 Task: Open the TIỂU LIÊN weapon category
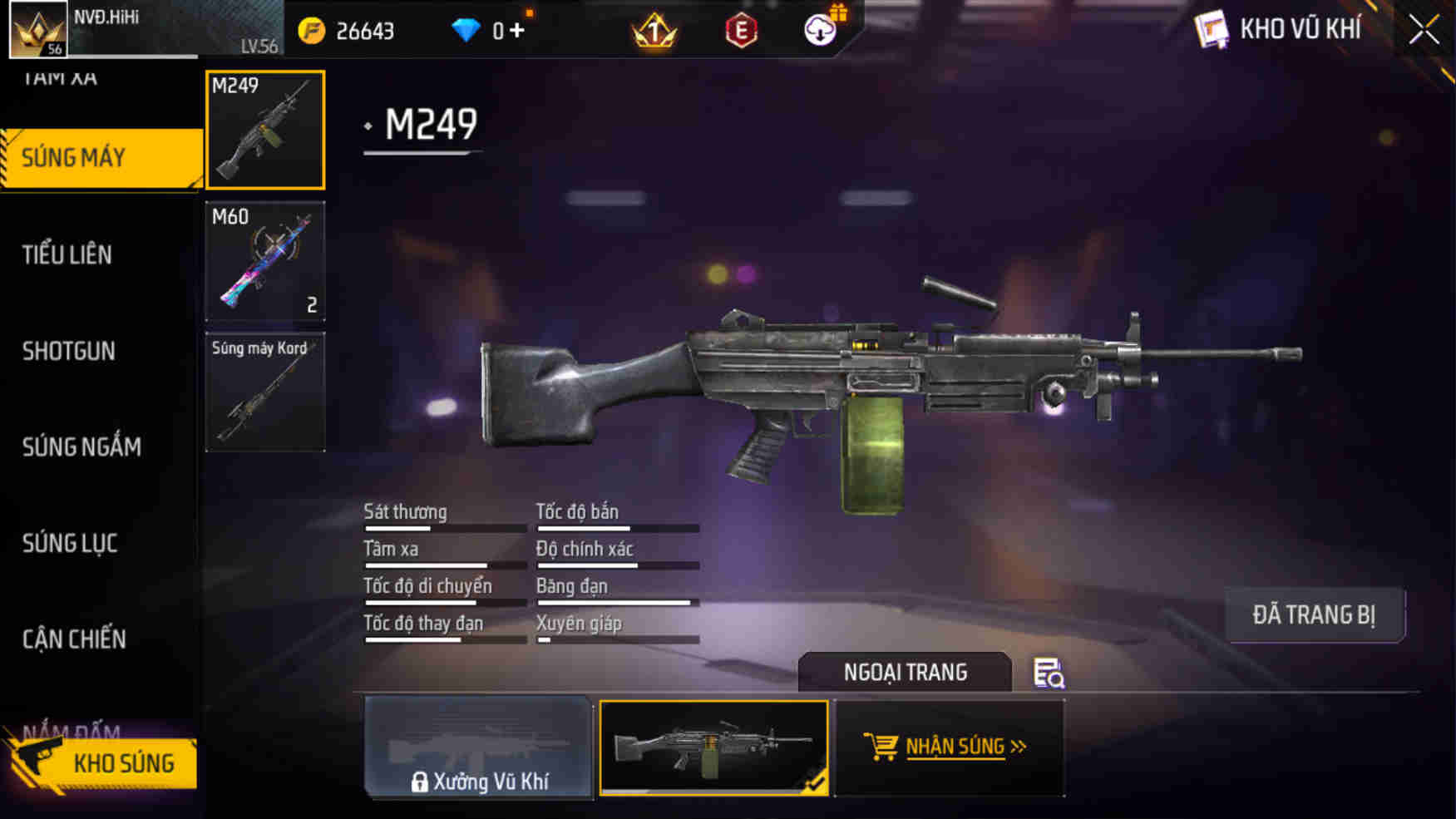click(x=67, y=255)
